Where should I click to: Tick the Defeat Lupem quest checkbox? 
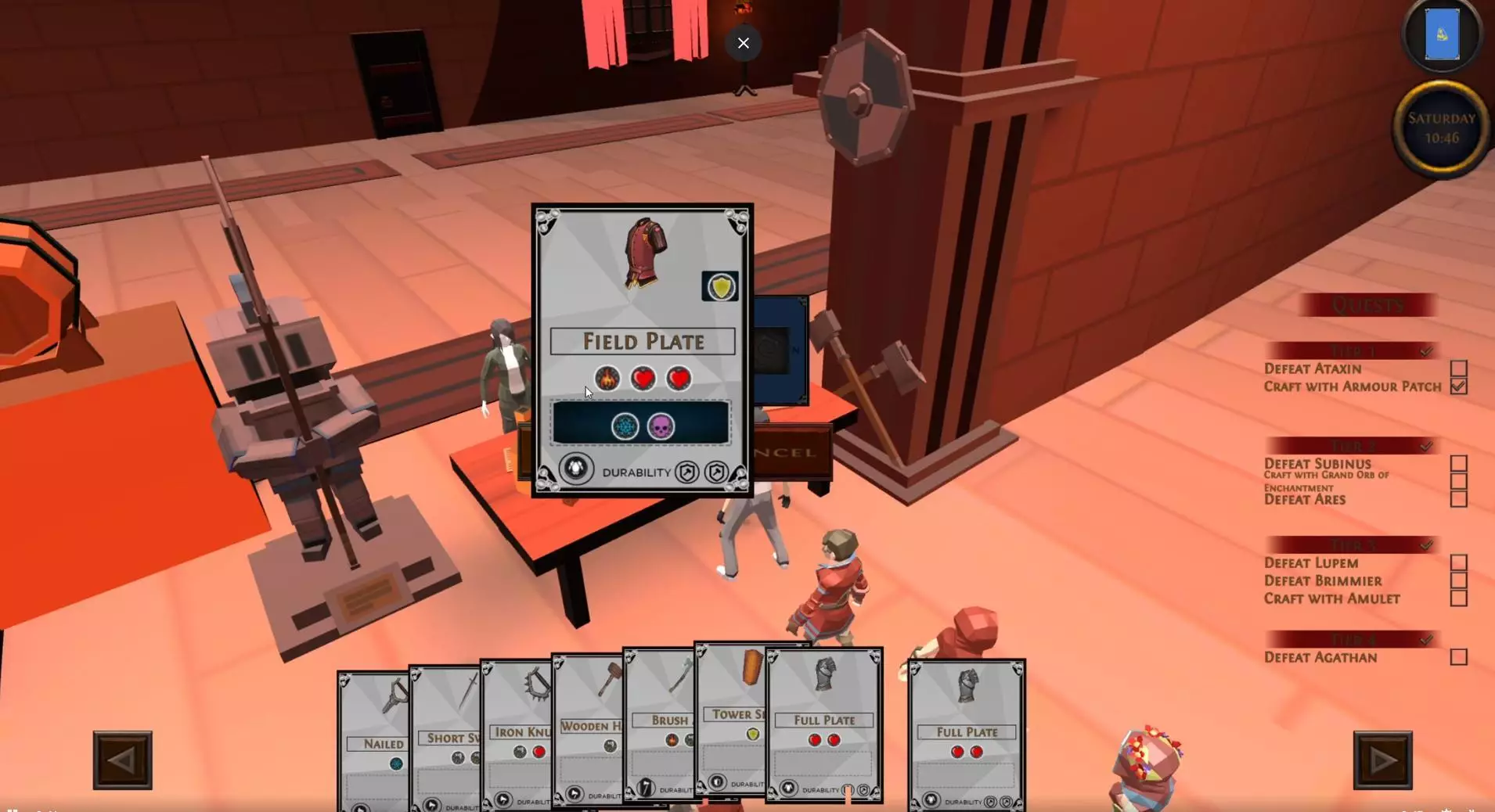(1458, 562)
